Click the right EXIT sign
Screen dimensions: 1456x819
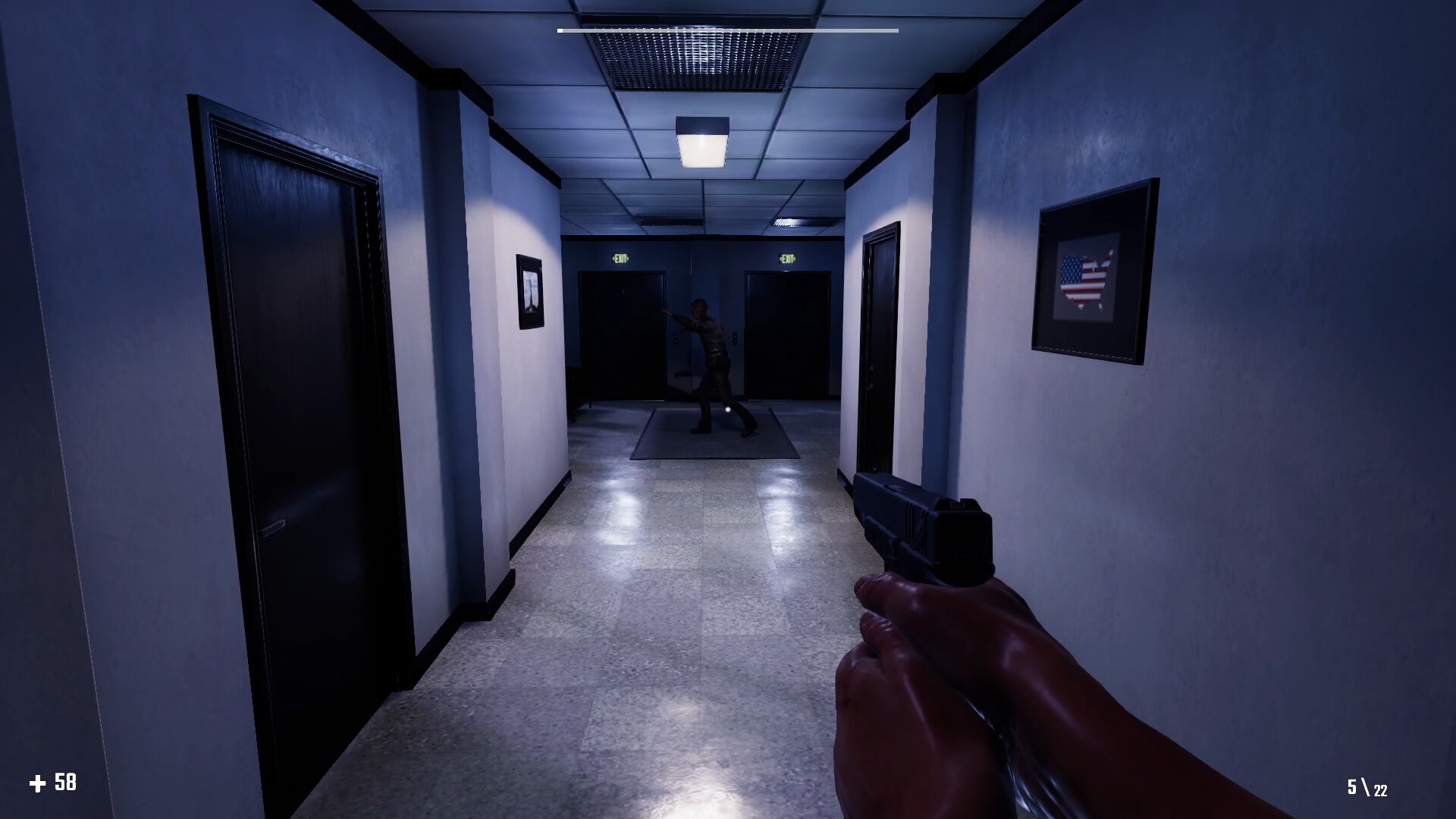[787, 258]
